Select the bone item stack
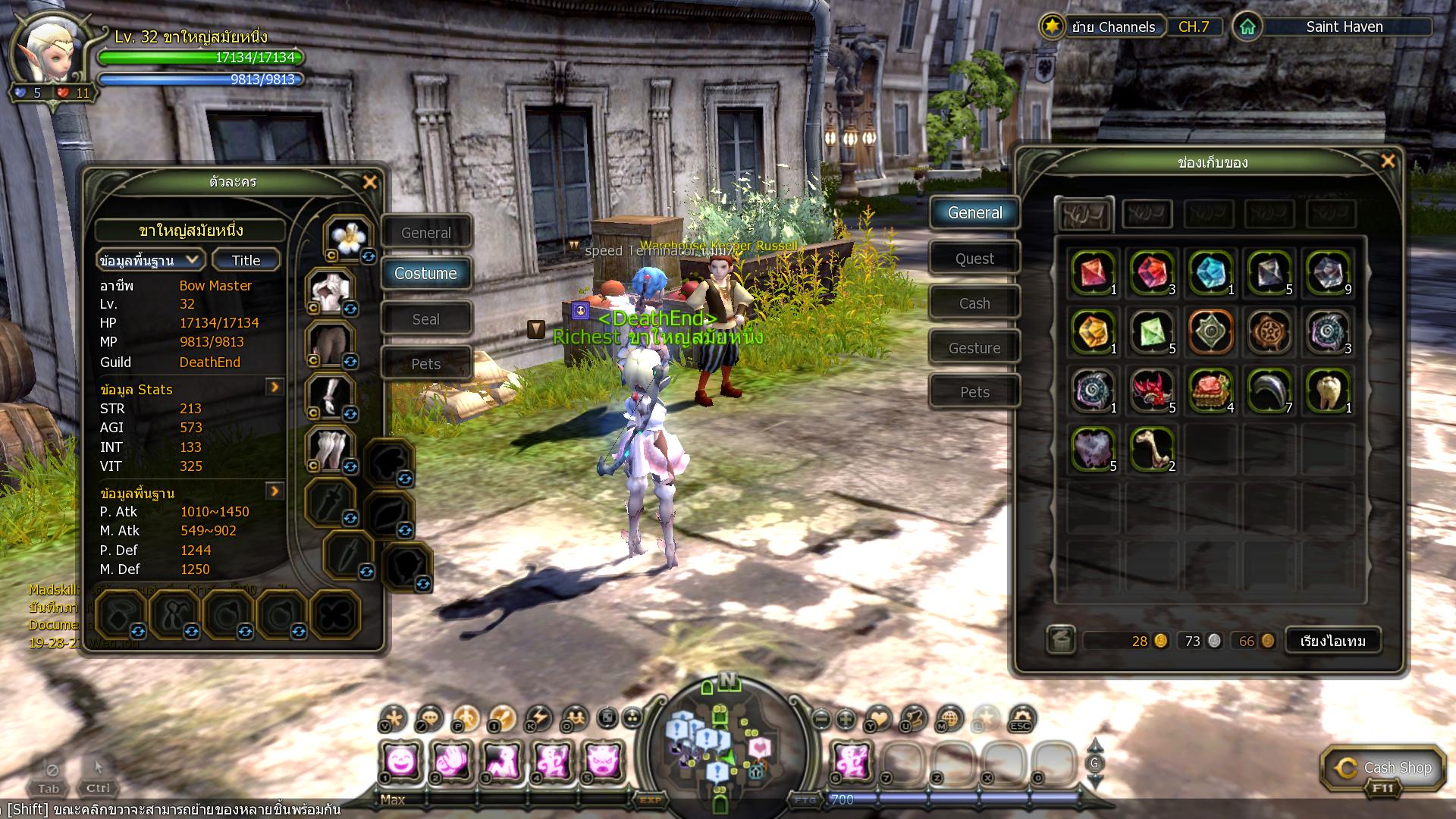 1151,449
